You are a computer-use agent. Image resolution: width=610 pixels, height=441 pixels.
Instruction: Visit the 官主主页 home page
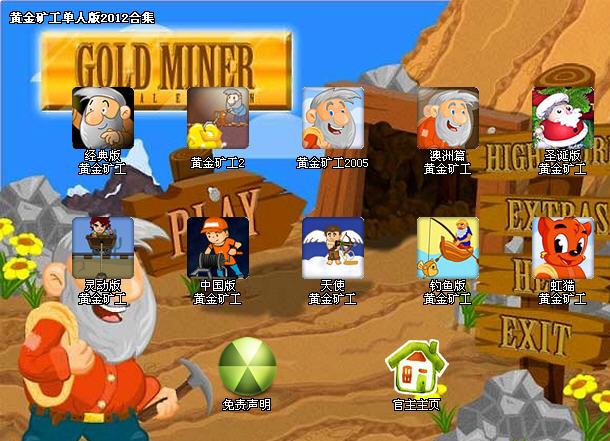click(x=416, y=369)
